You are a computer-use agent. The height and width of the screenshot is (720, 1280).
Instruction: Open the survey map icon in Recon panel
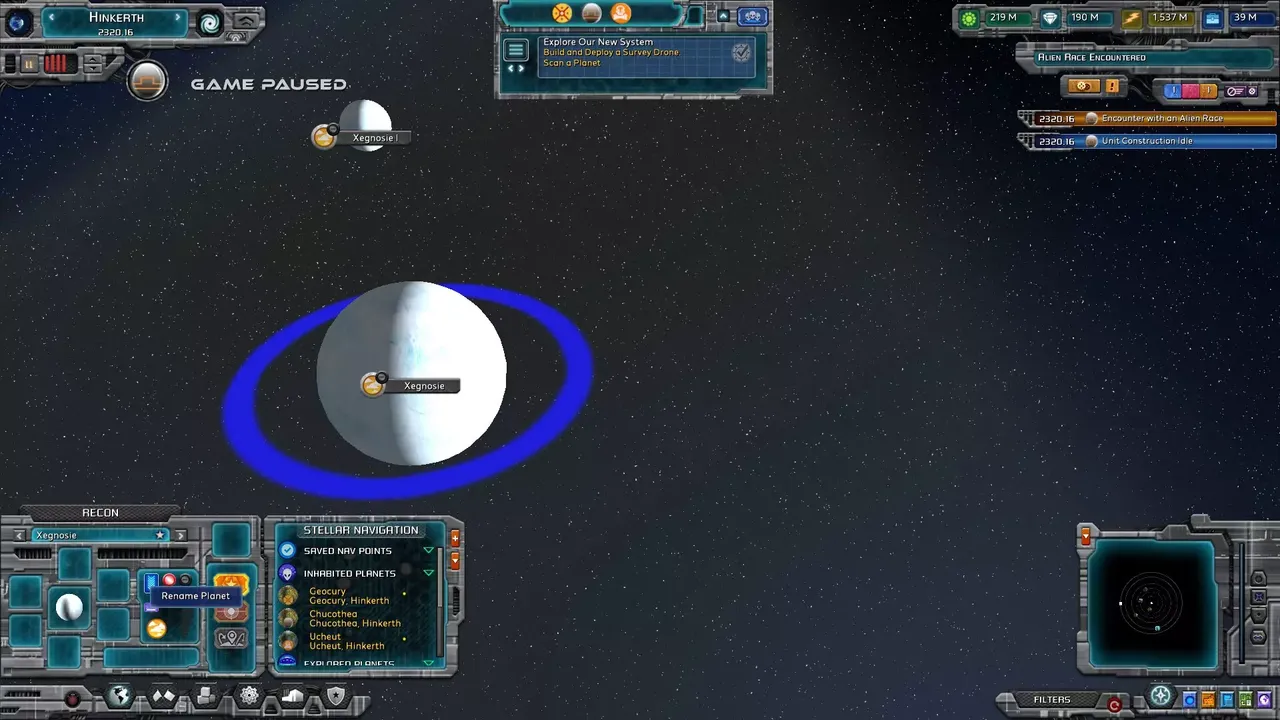pyautogui.click(x=231, y=639)
